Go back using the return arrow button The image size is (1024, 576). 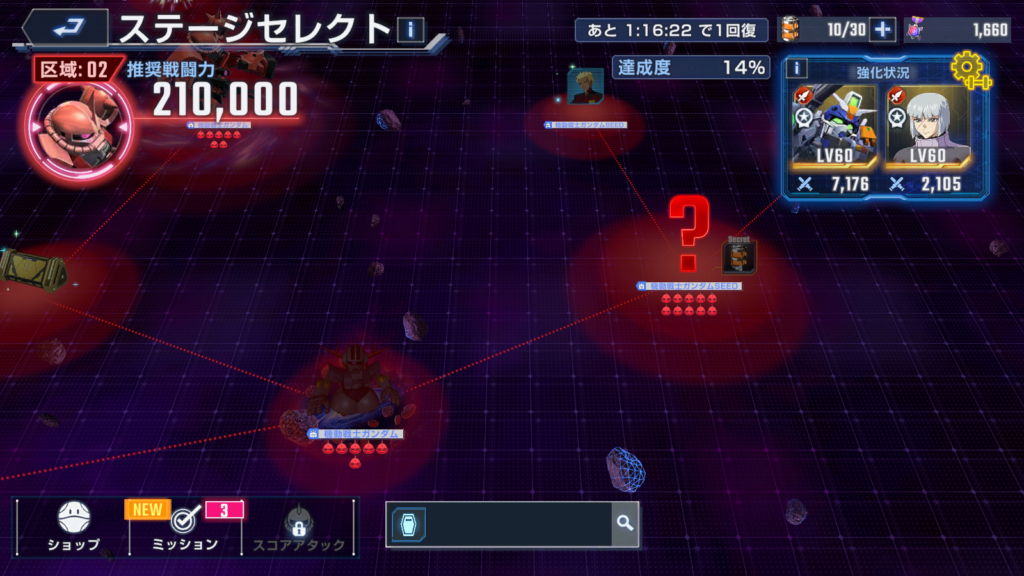tap(66, 28)
